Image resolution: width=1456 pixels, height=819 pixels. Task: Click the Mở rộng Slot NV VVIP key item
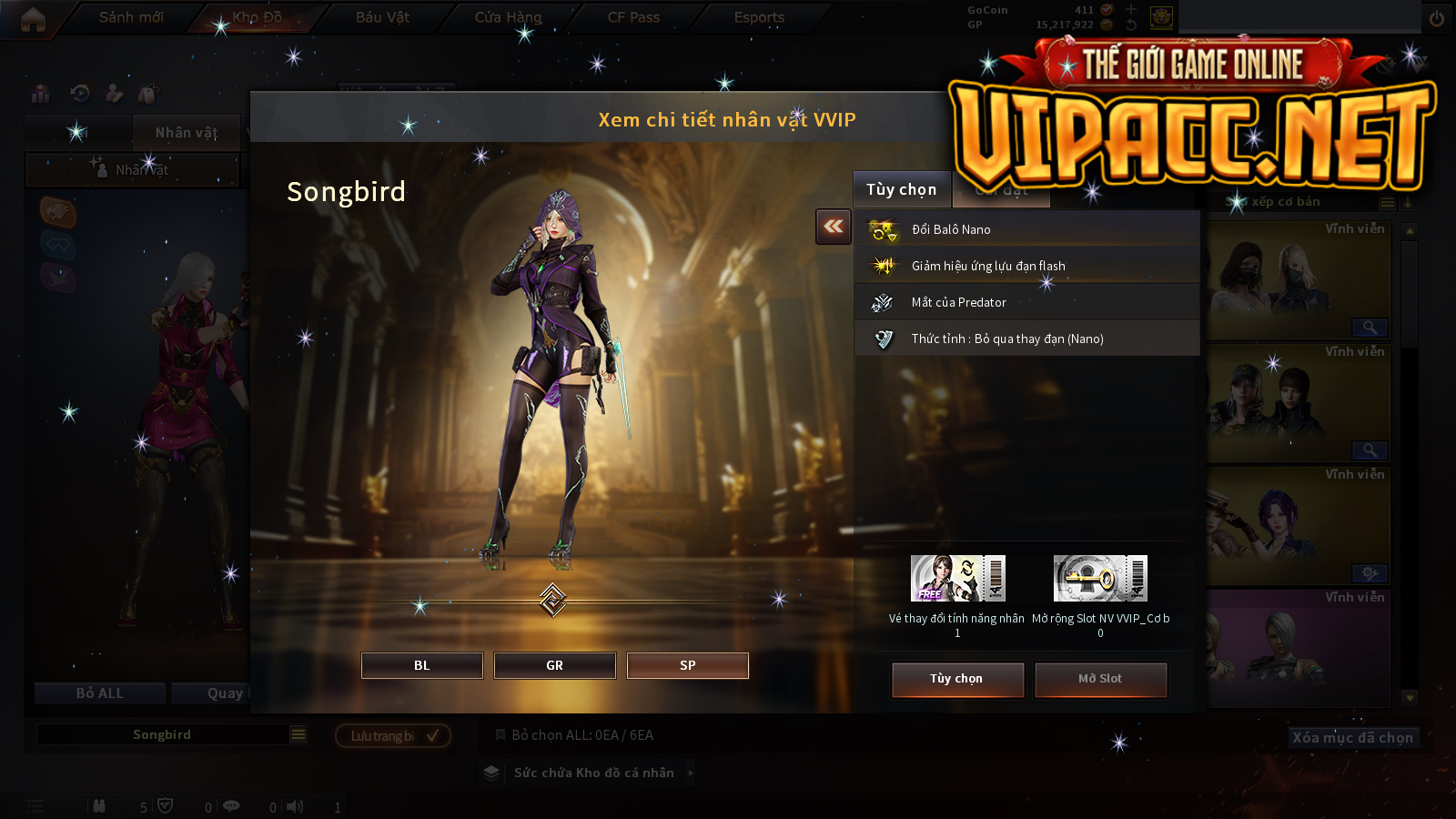click(1100, 579)
